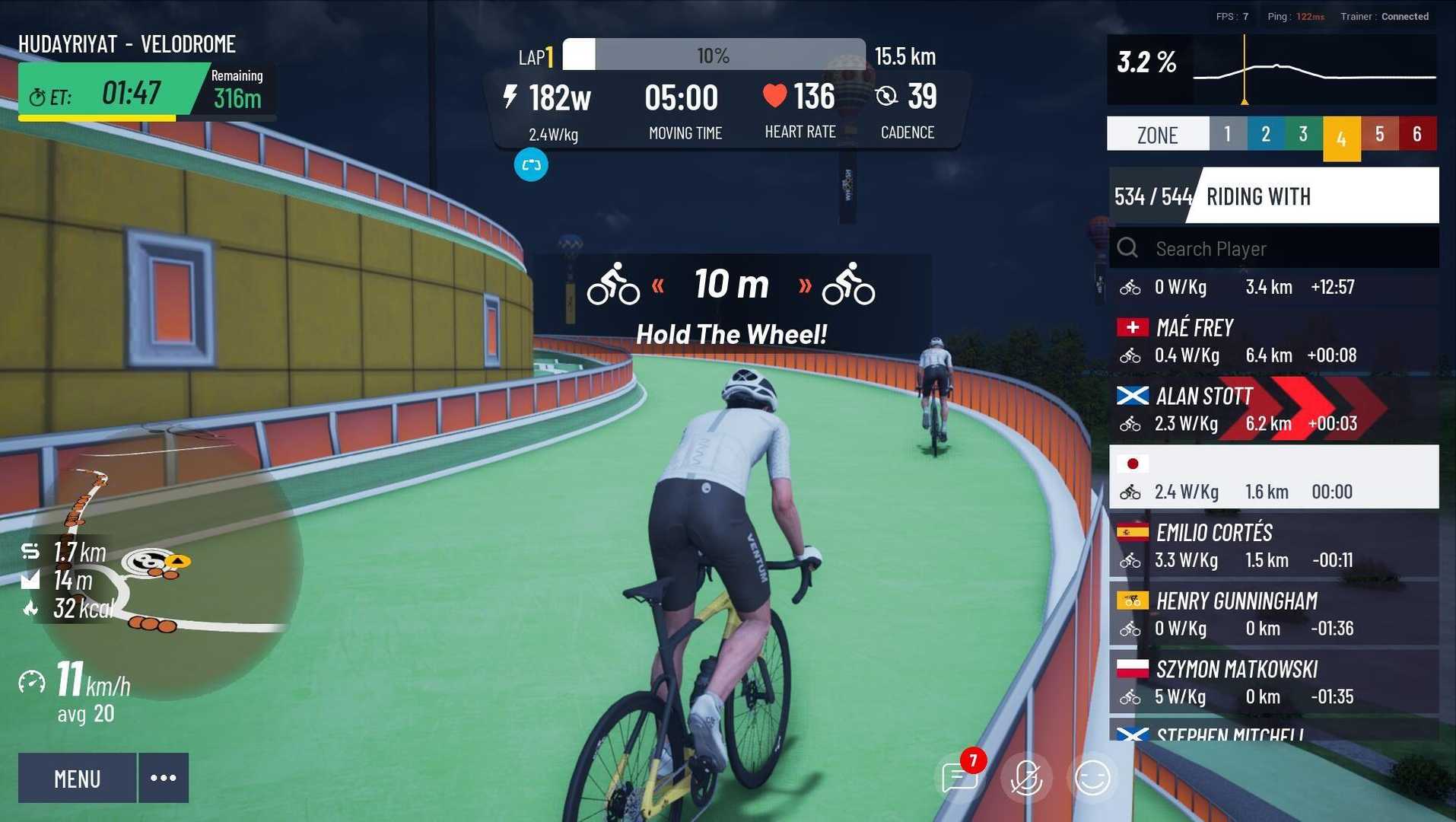The height and width of the screenshot is (822, 1456).
Task: Select rider Szymon Matkowski in list
Action: click(x=1273, y=683)
